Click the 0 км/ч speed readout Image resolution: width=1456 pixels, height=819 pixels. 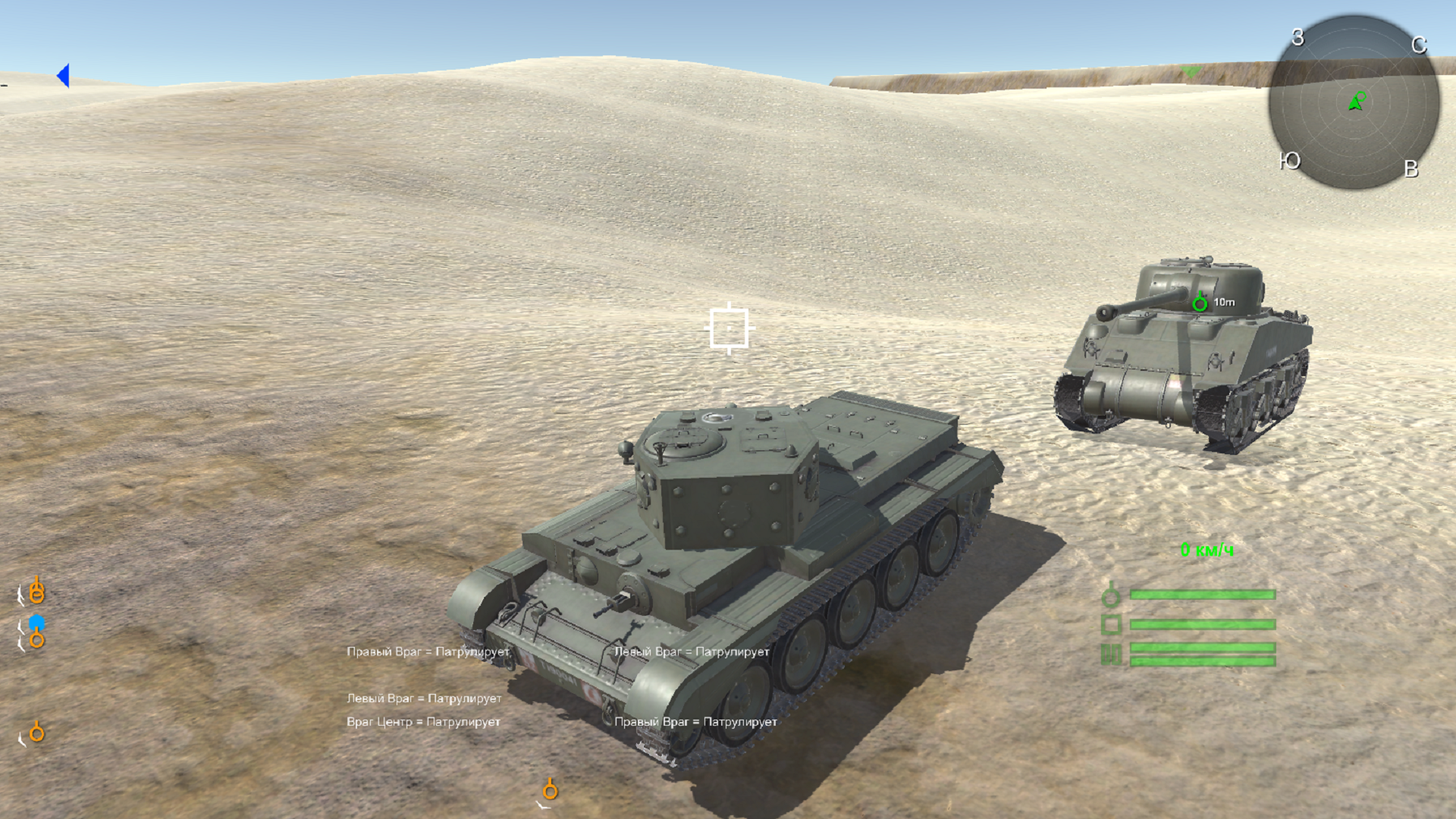pyautogui.click(x=1207, y=551)
